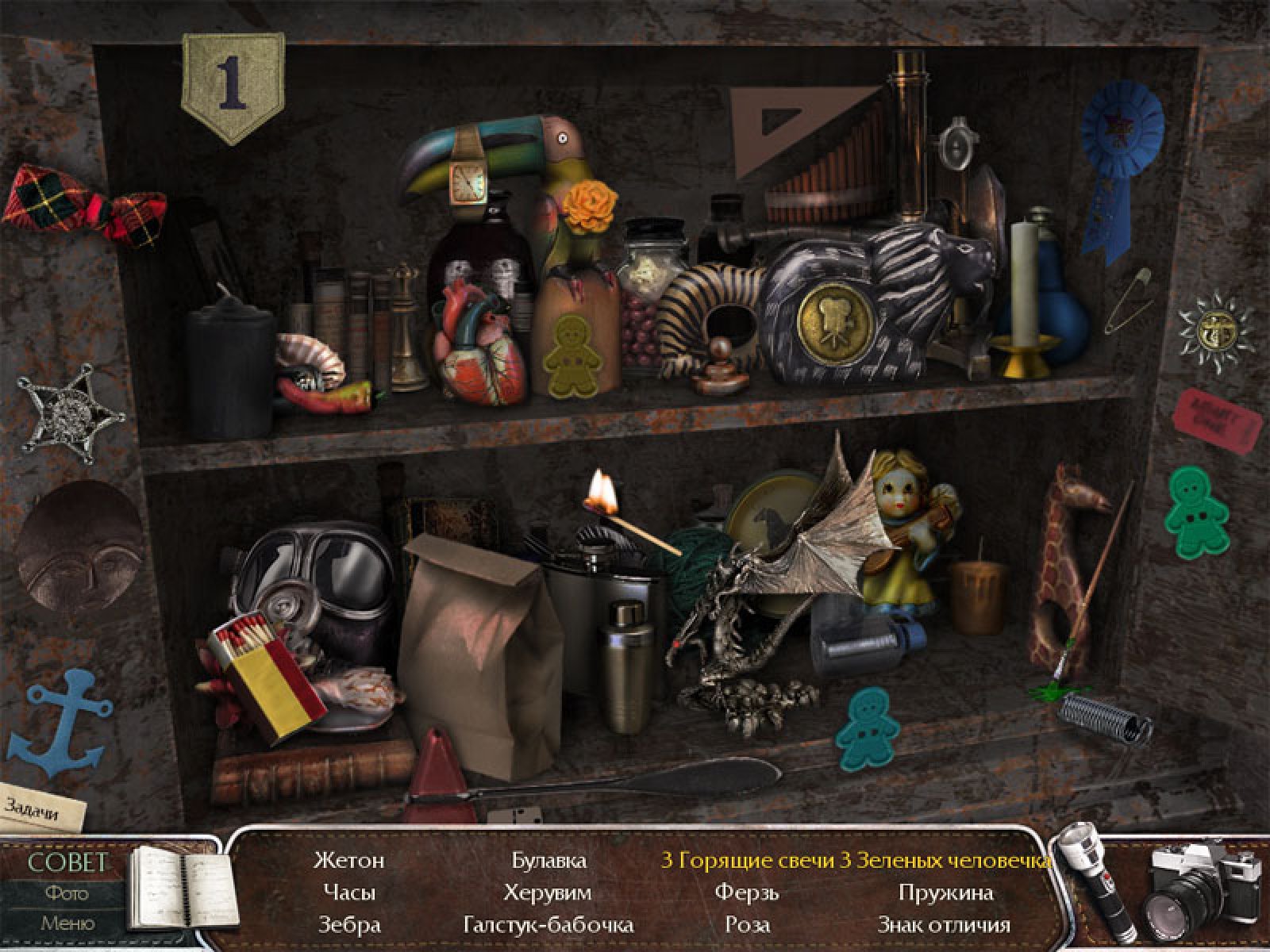Use the СОВЕТ hint button
This screenshot has height=952, width=1270.
(67, 863)
